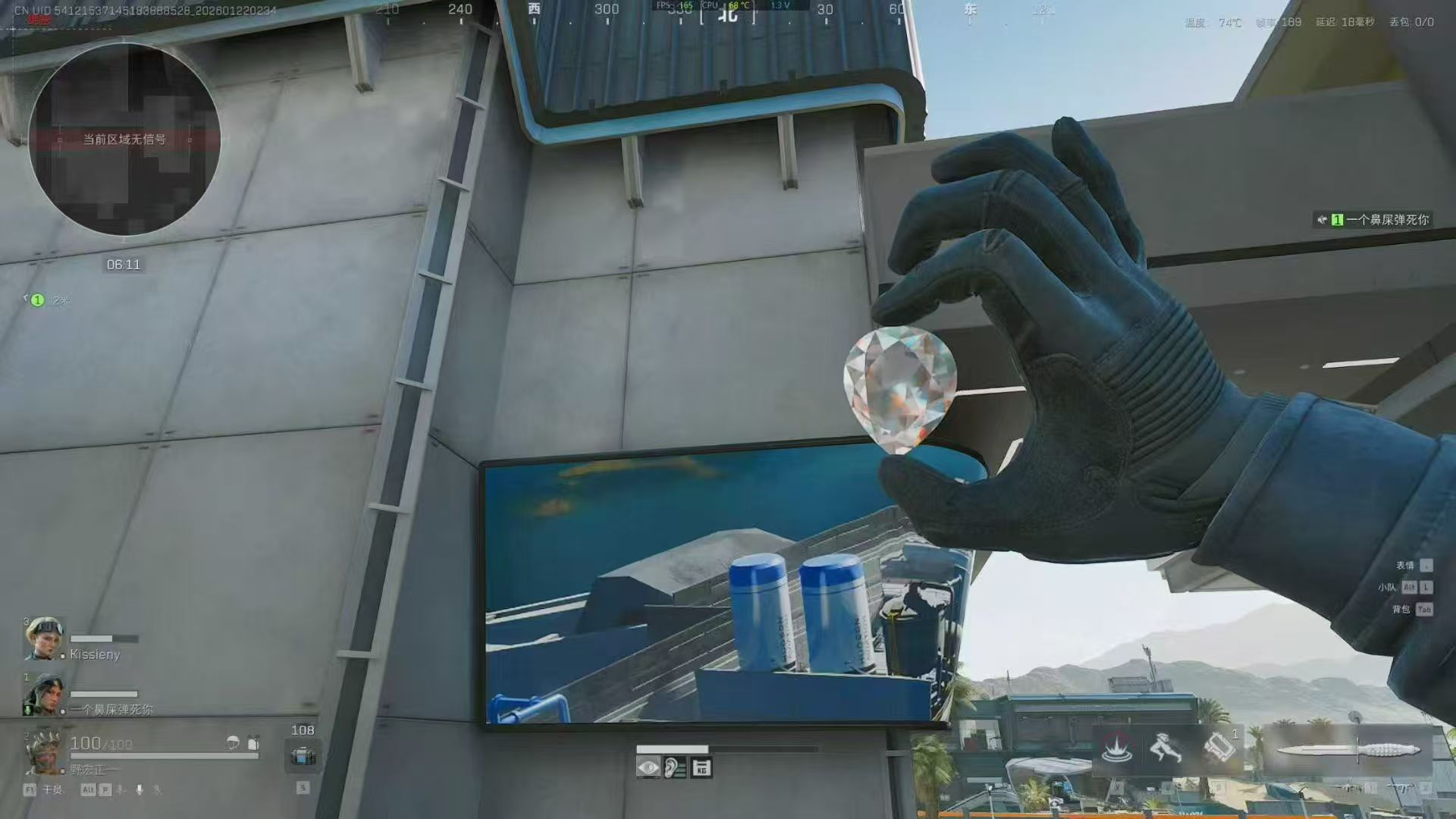Activate the ground burst ability icon
This screenshot has width=1456, height=819.
[1116, 749]
